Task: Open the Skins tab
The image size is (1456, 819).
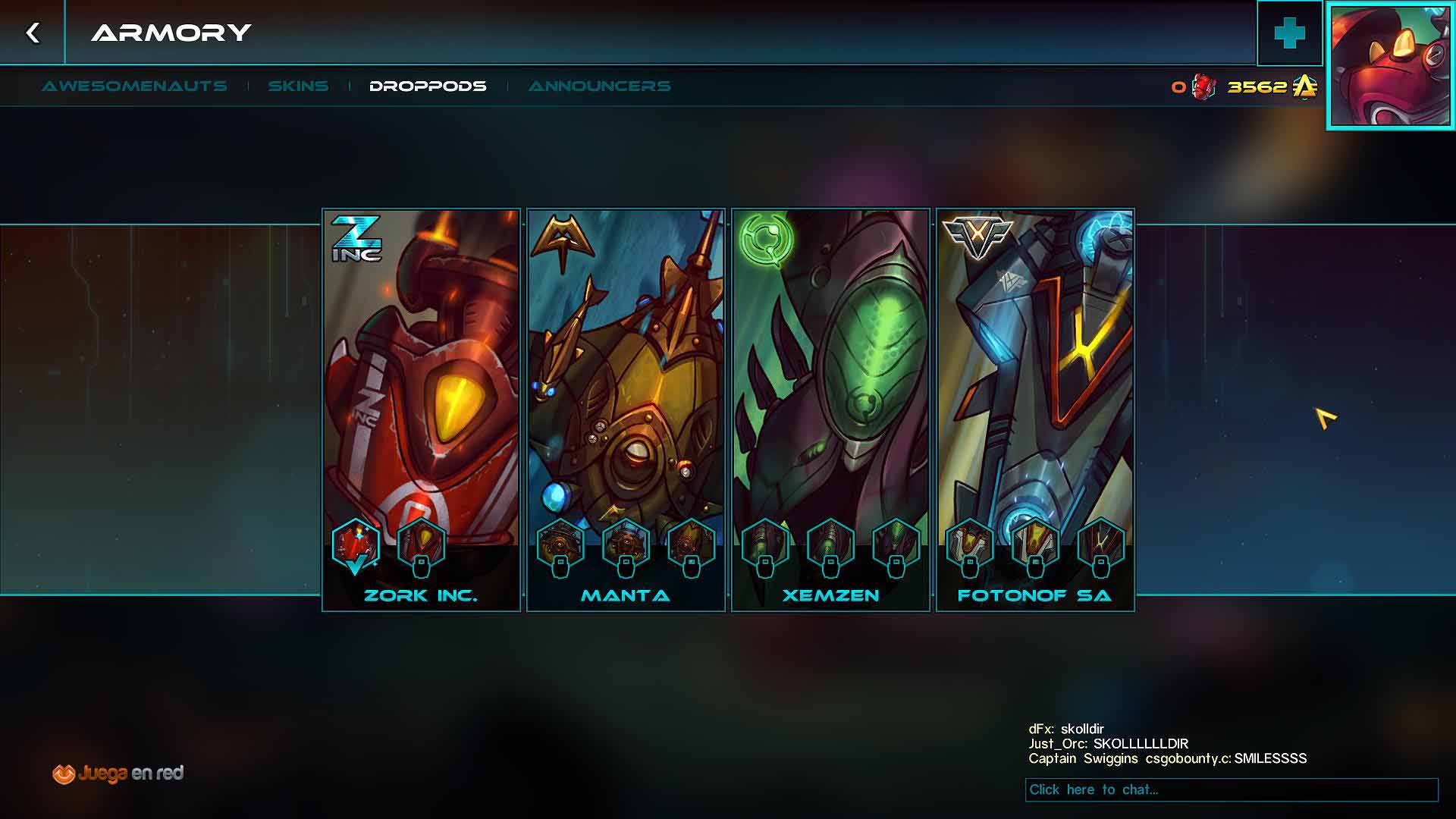Action: pos(298,86)
